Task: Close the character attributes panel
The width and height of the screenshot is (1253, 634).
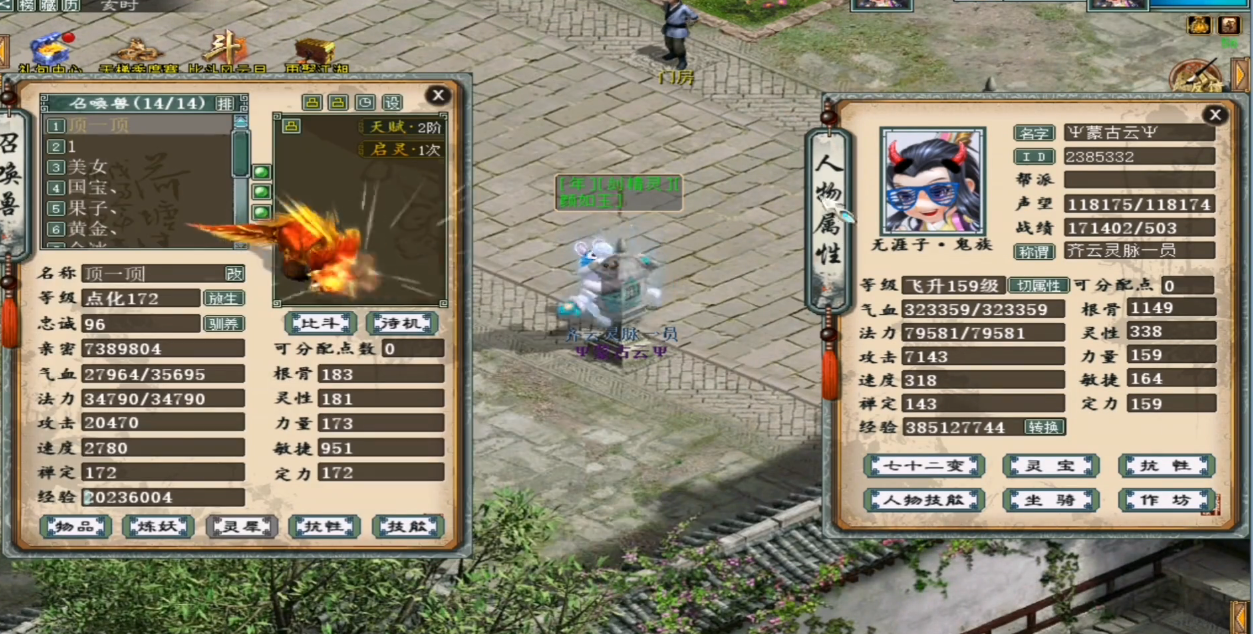Action: tap(1214, 115)
